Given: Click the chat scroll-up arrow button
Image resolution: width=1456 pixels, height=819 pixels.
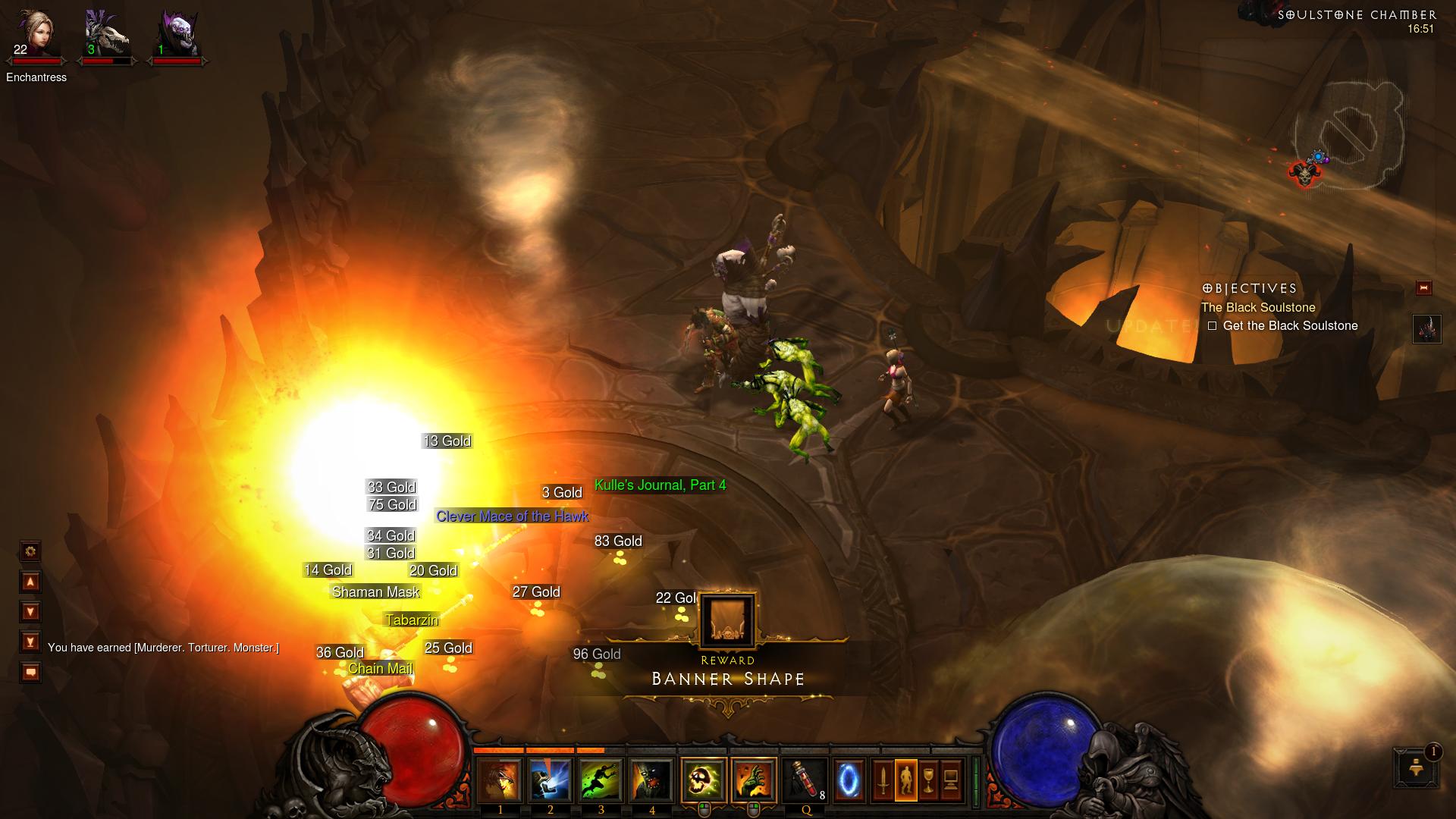Looking at the screenshot, I should point(30,582).
